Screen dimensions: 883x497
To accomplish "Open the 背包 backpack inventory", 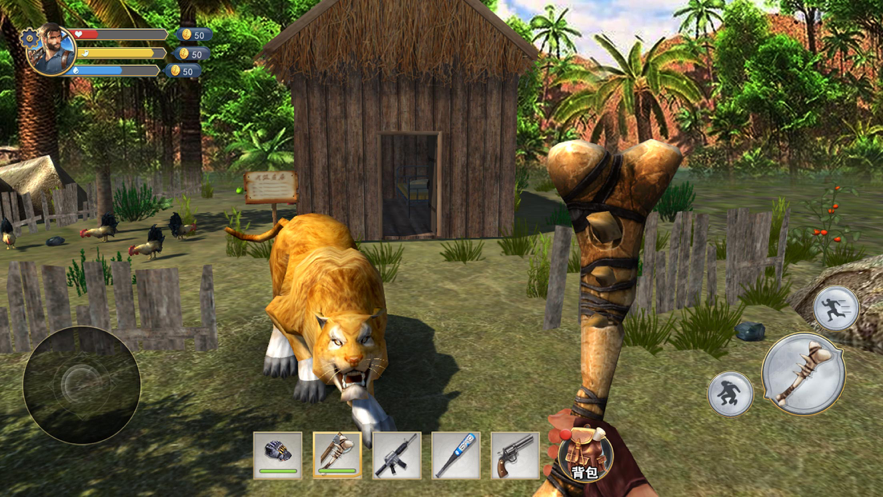I will pos(583,455).
